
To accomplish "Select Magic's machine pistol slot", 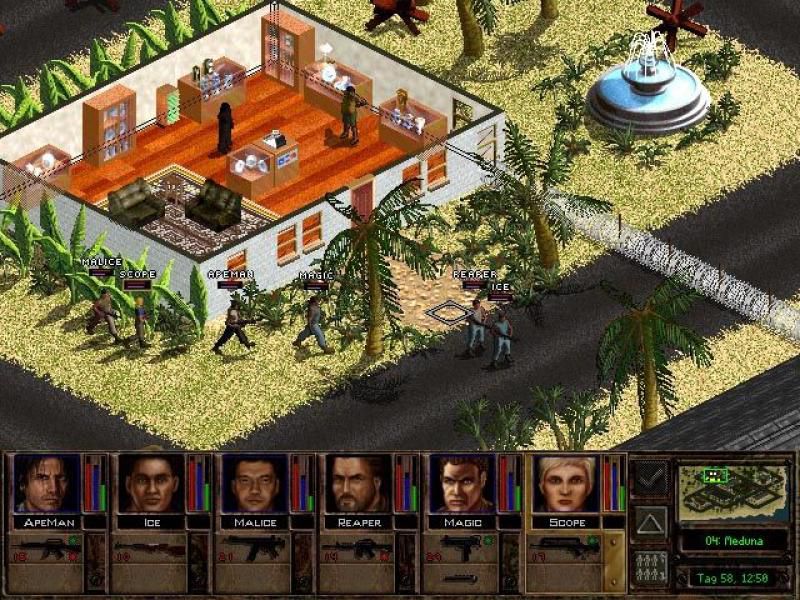I will 461,546.
